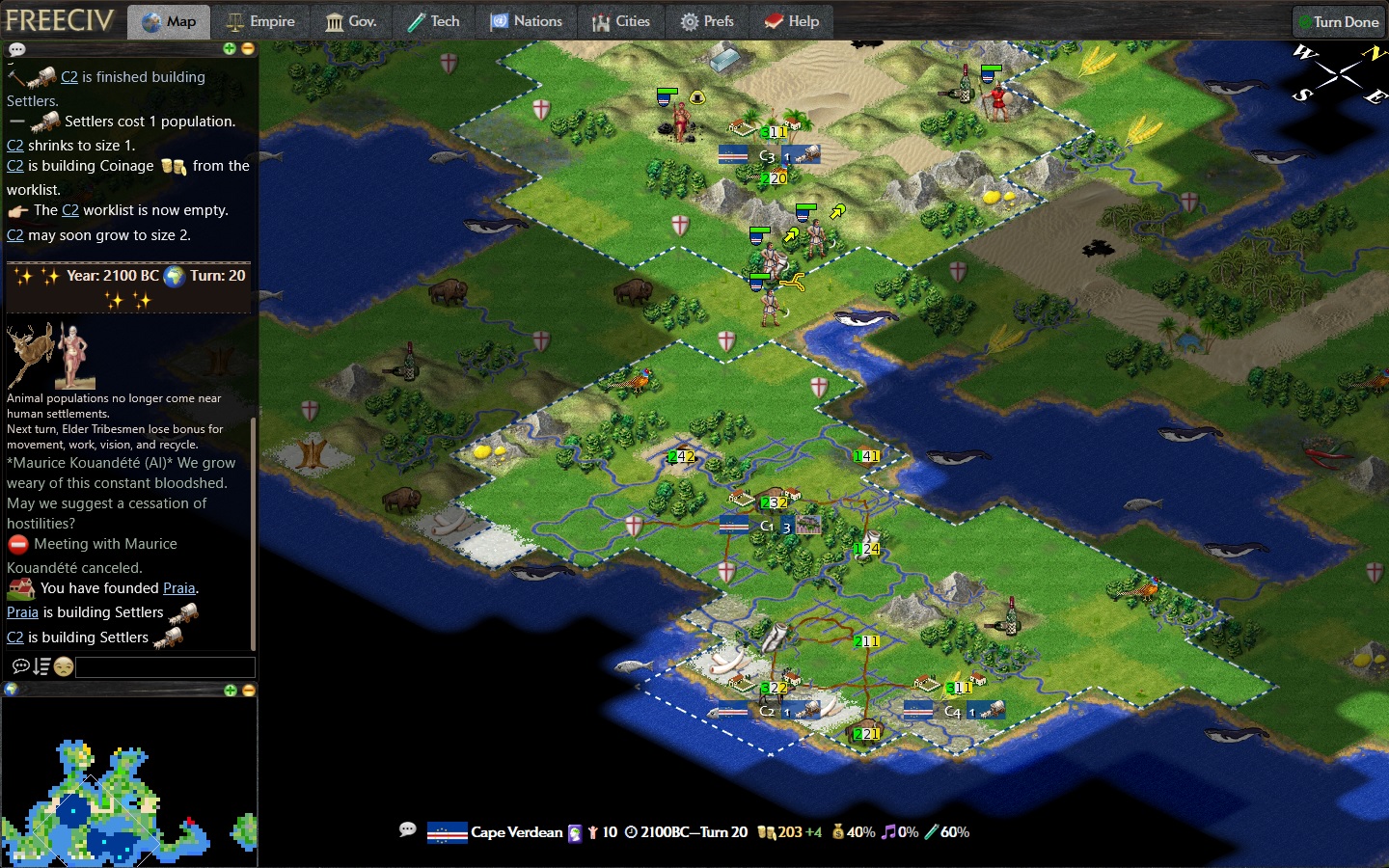Minimize the chat panel with its orange minus
The width and height of the screenshot is (1389, 868).
click(x=248, y=48)
